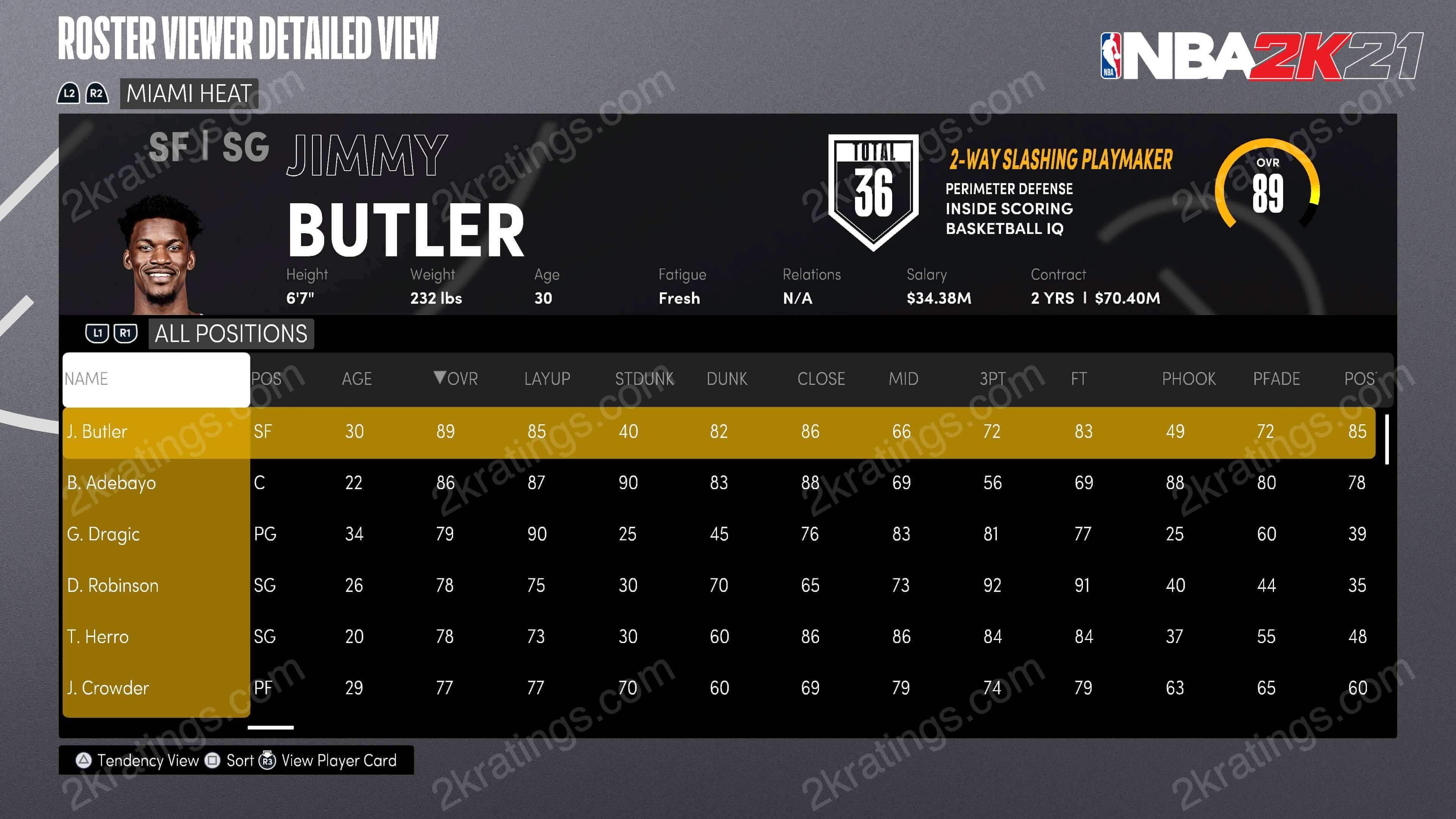1456x819 pixels.
Task: Sort roster by MID column header
Action: point(903,379)
